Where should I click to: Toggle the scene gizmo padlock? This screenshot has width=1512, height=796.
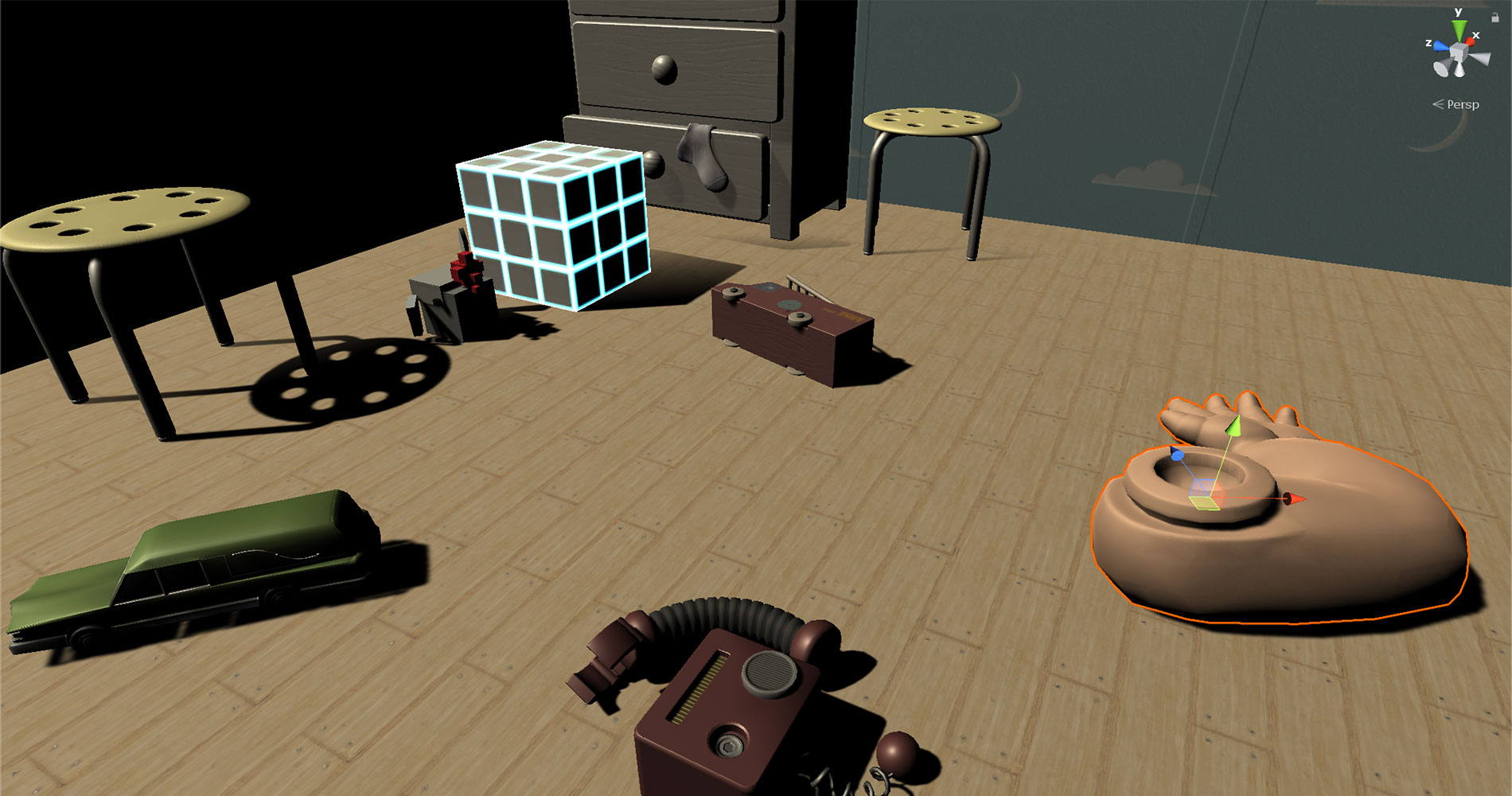click(x=1495, y=18)
